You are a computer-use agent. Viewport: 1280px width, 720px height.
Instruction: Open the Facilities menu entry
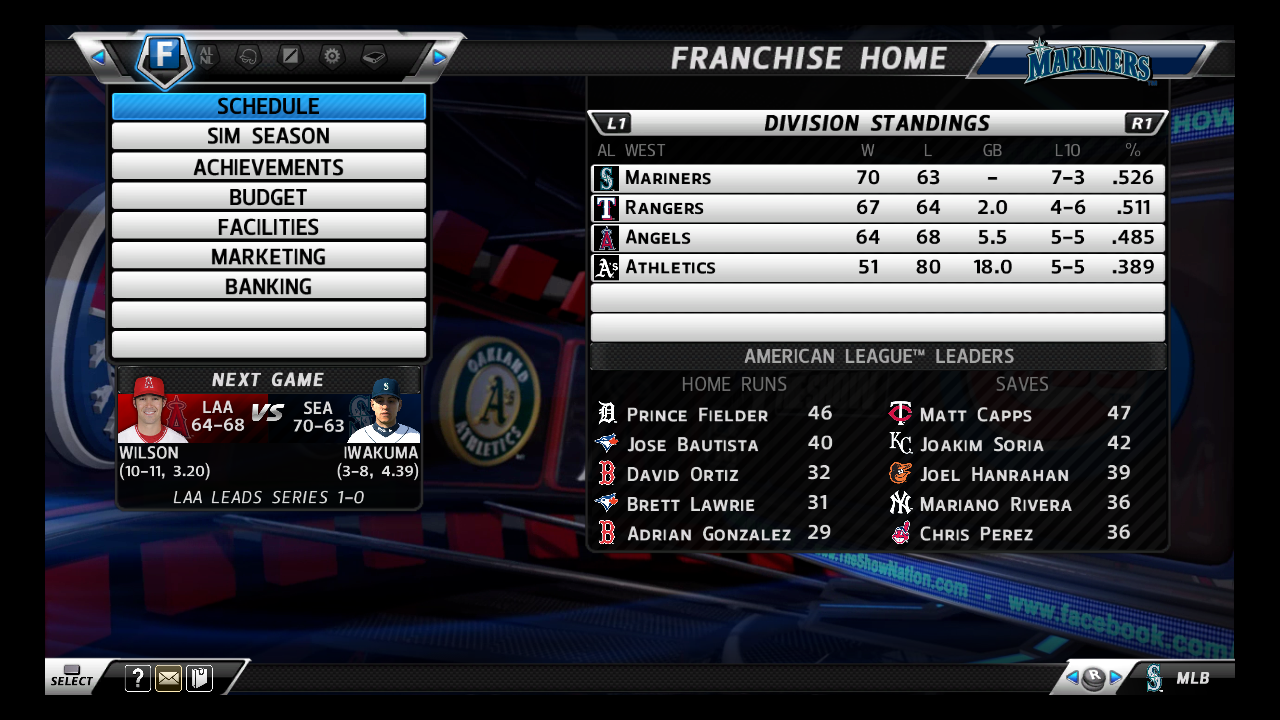click(x=268, y=227)
